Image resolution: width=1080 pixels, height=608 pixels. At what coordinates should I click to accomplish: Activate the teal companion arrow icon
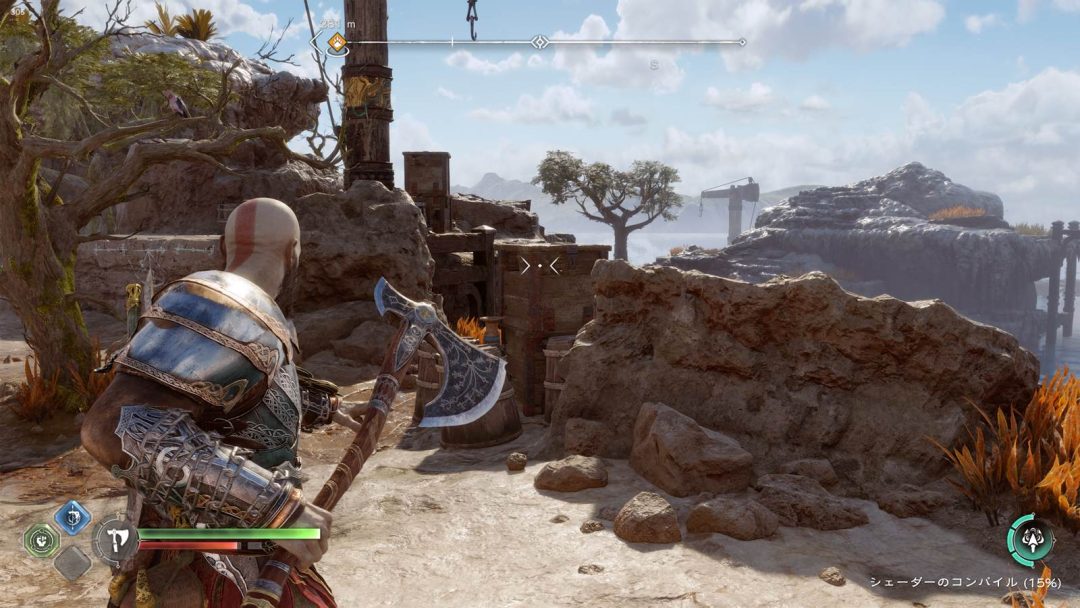click(x=1030, y=540)
